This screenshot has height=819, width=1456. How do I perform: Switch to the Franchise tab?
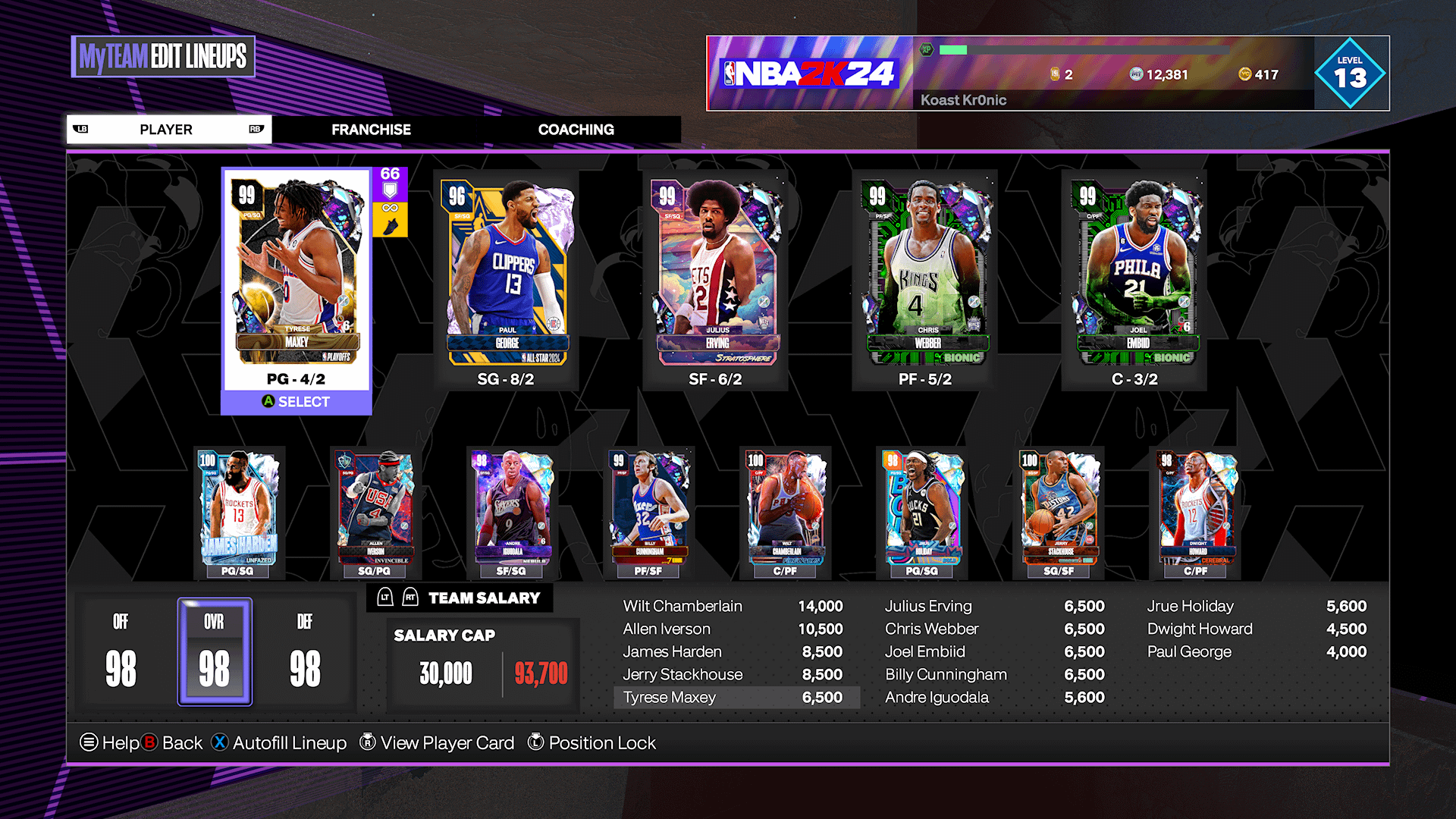tap(371, 130)
